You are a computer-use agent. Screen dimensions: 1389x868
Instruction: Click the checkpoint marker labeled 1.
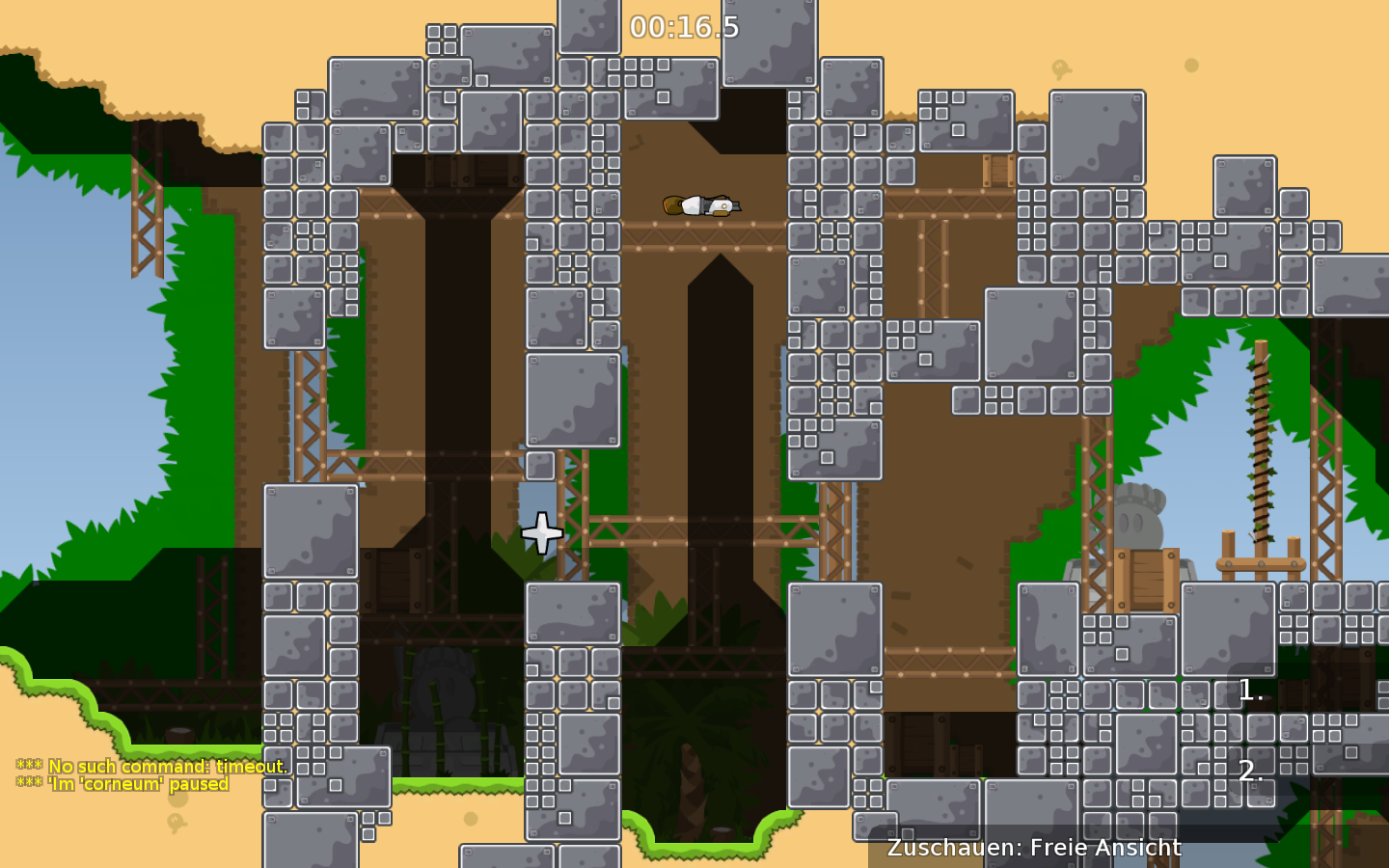pos(1248,691)
